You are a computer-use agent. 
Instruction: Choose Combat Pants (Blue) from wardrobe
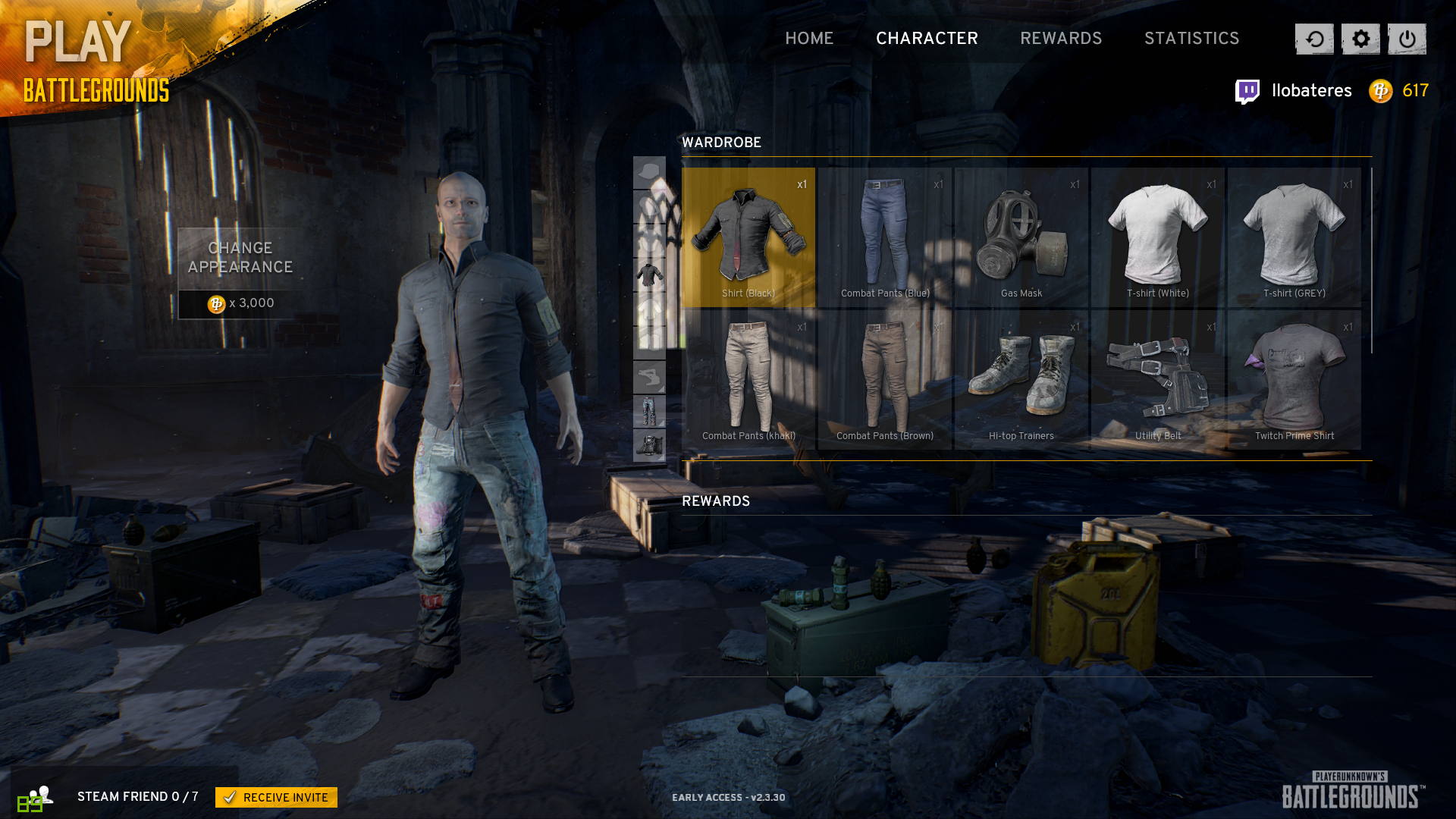click(x=885, y=237)
